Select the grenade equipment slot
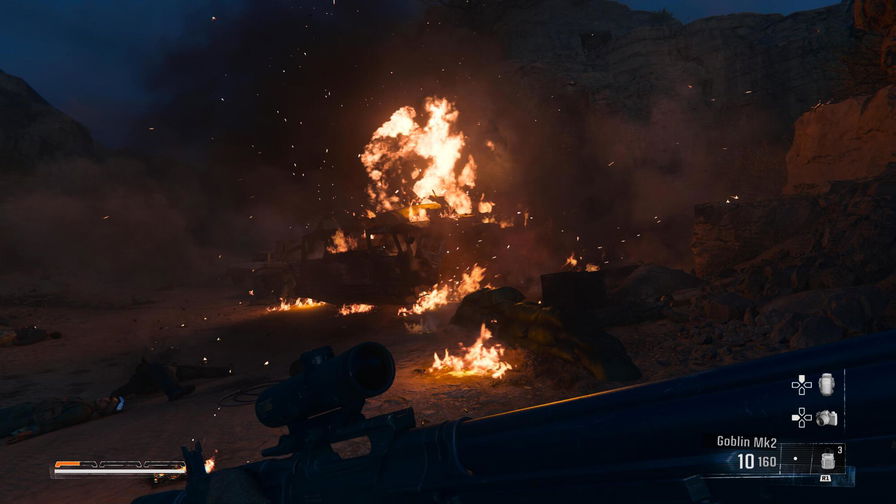Image resolution: width=896 pixels, height=504 pixels. 827,461
